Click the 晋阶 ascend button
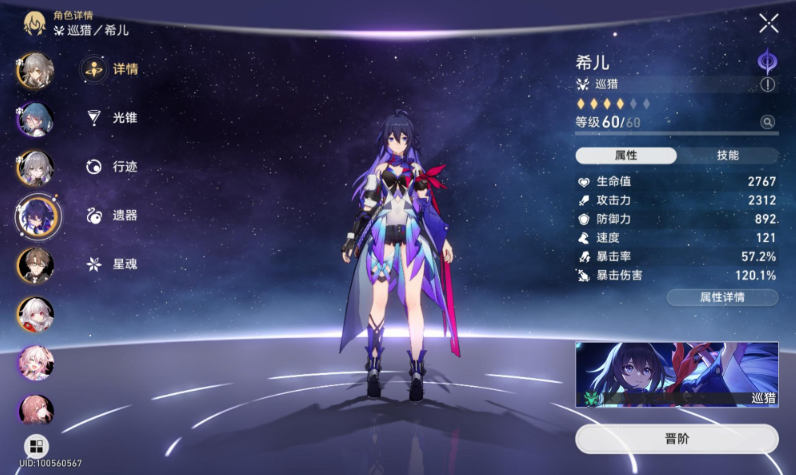This screenshot has height=475, width=796. 677,439
